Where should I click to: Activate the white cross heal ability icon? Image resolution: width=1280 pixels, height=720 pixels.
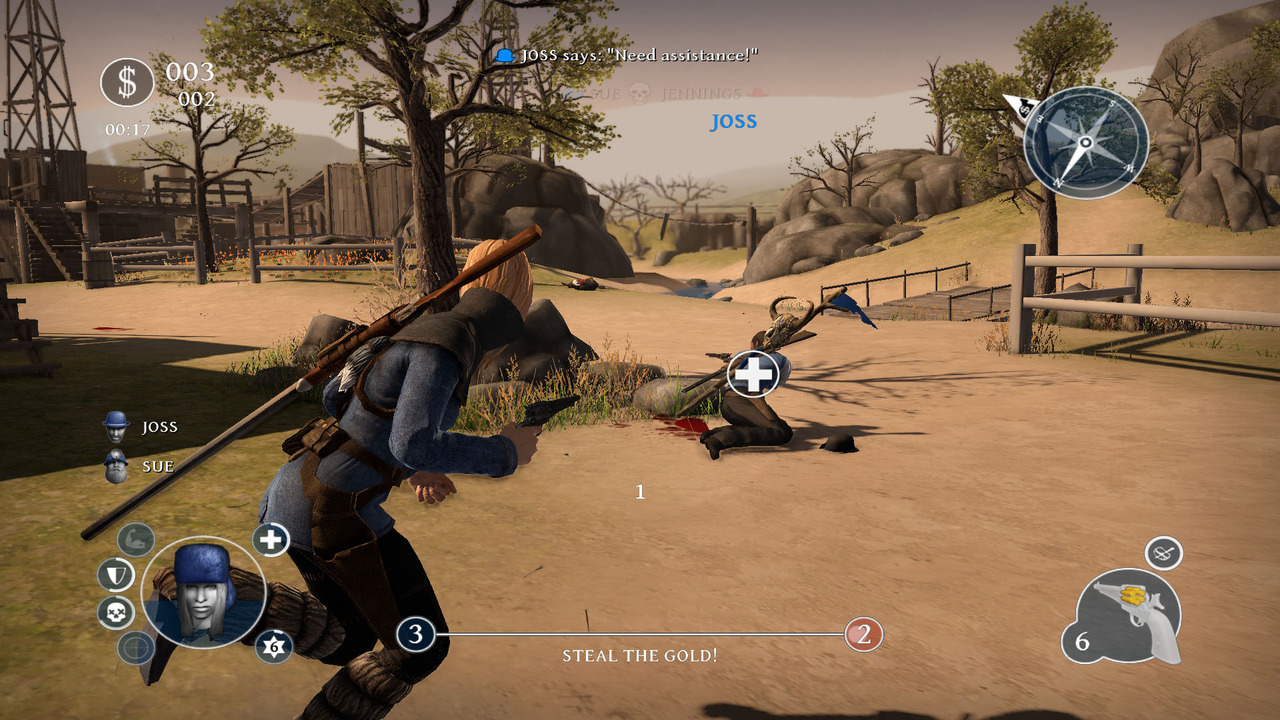click(x=270, y=540)
